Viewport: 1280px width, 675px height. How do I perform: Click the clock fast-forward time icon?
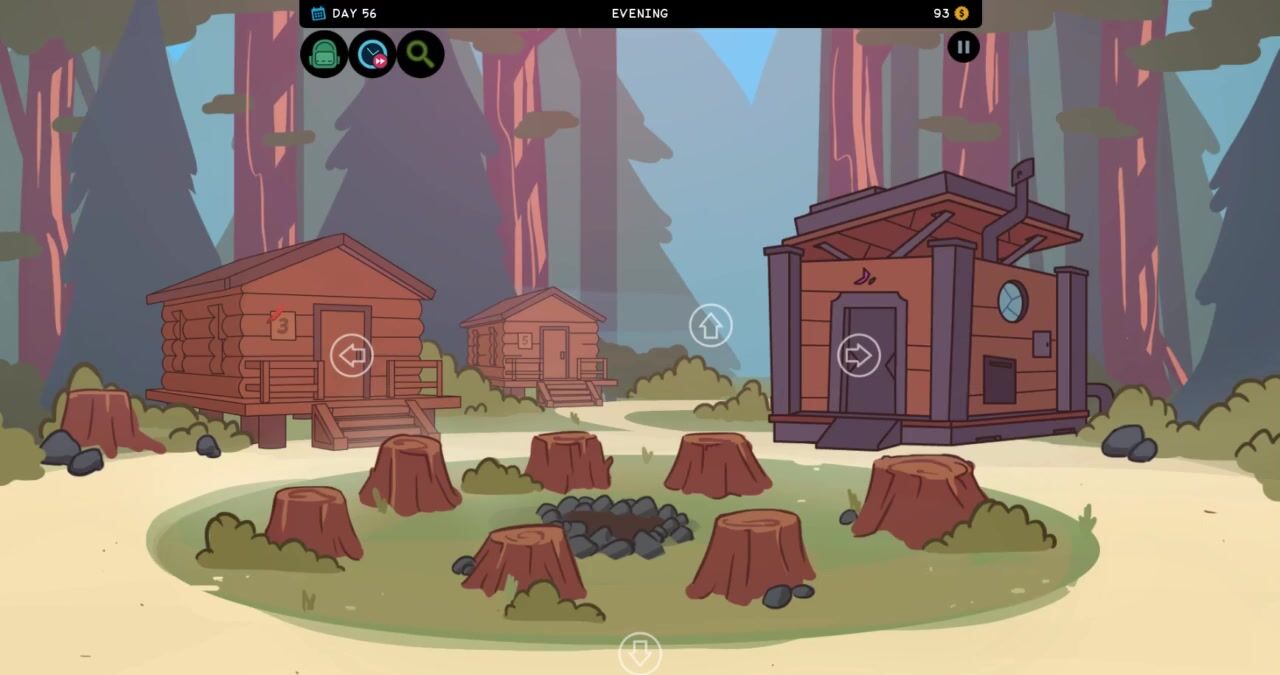tap(372, 54)
